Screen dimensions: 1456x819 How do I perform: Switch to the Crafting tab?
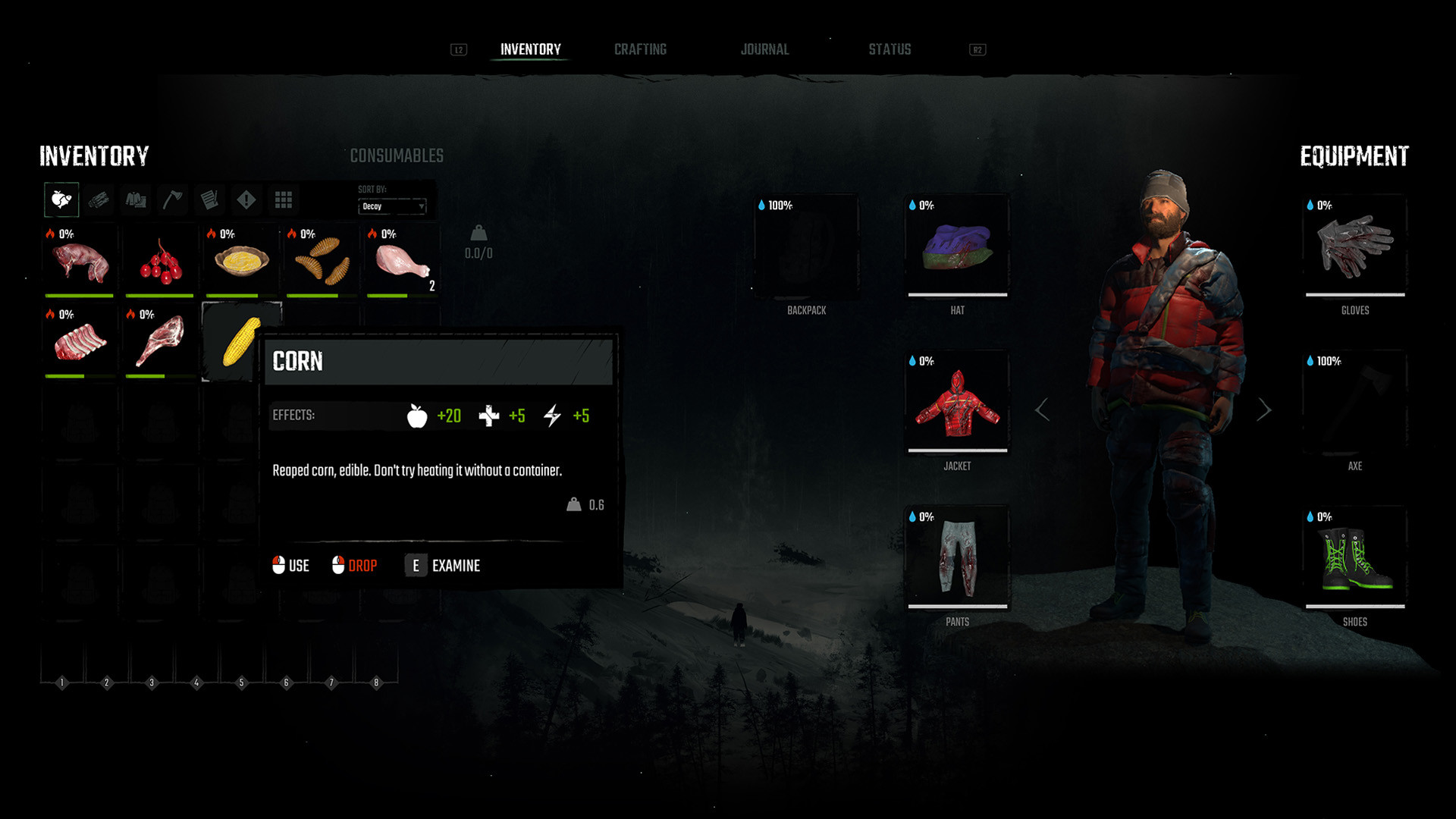click(640, 49)
